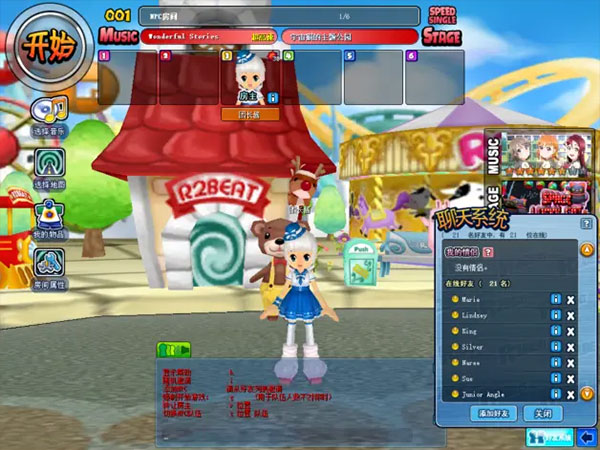Open 我的物品 items menu
600x450 pixels.
(x=49, y=216)
